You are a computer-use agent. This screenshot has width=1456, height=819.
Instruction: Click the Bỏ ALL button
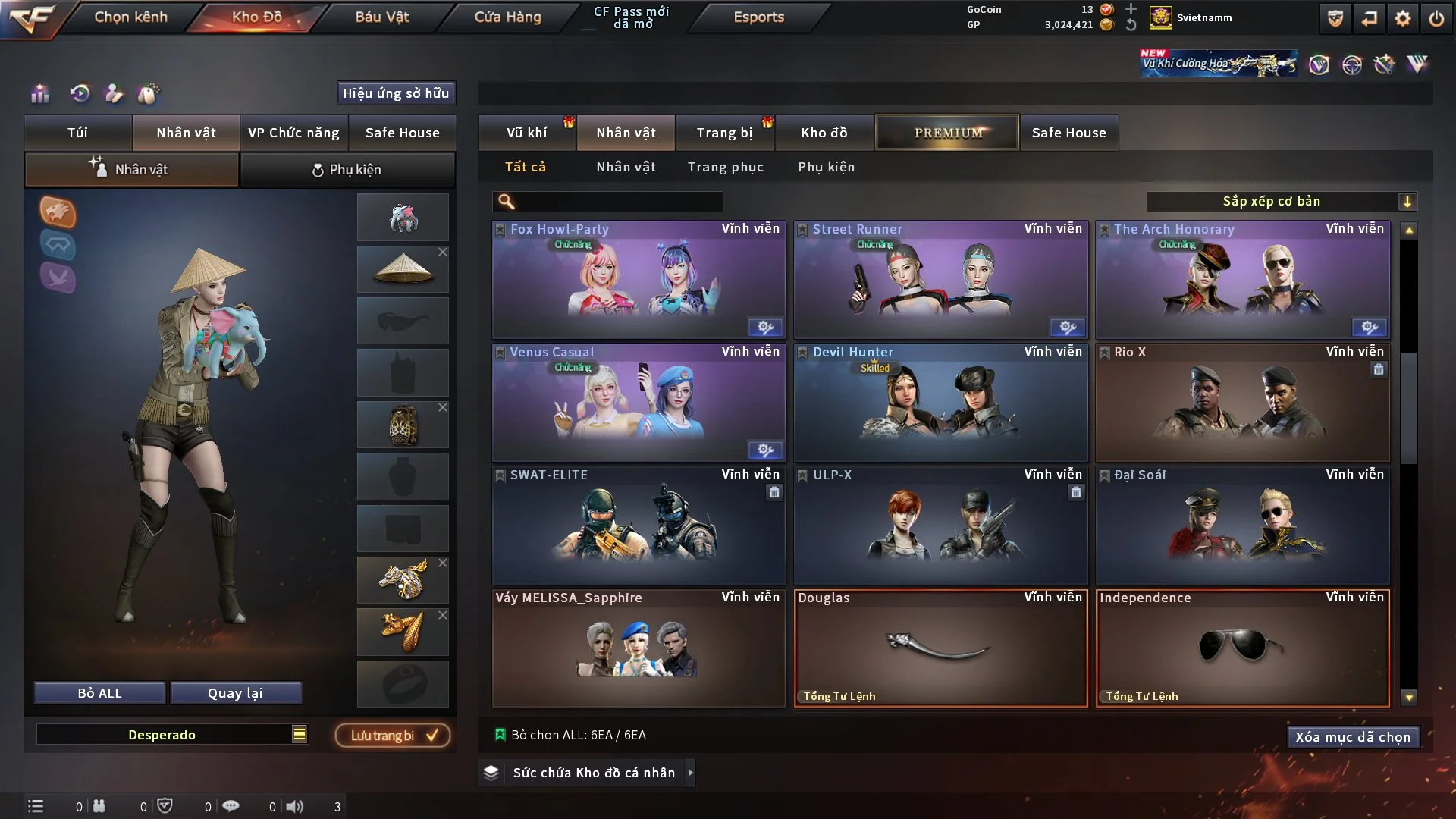click(x=99, y=693)
